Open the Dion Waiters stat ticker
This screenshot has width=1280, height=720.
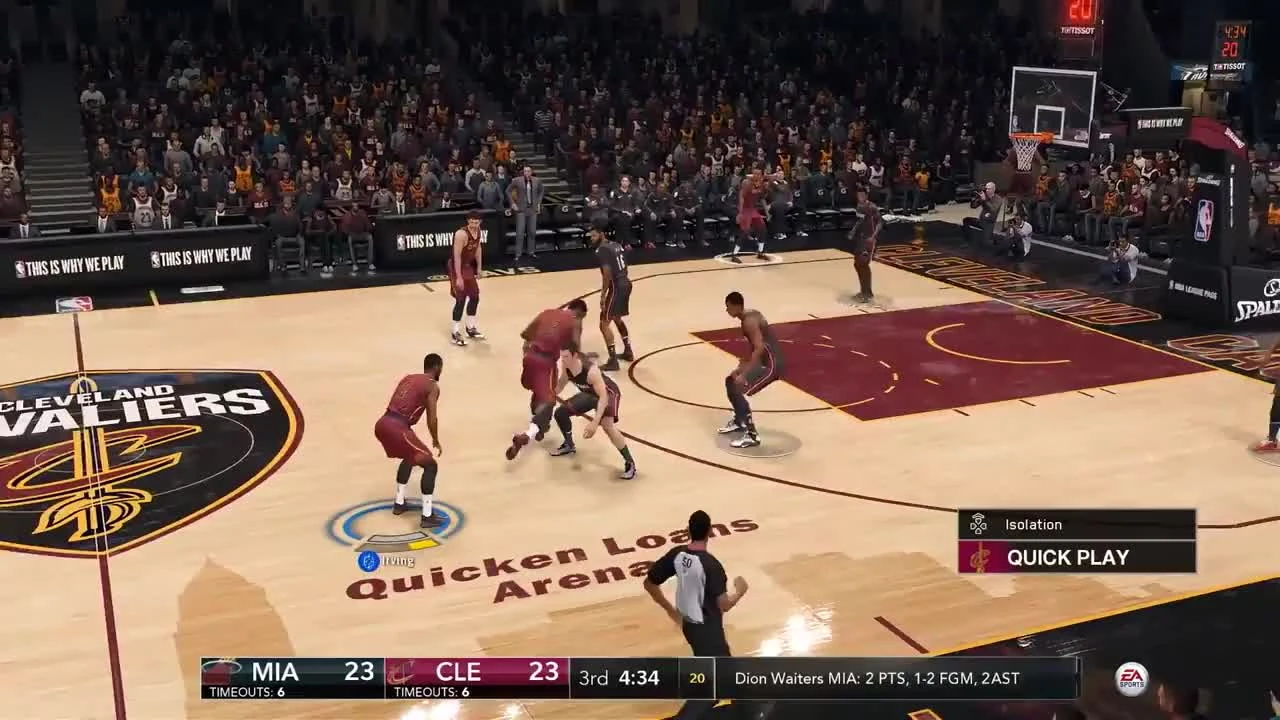pyautogui.click(x=875, y=677)
